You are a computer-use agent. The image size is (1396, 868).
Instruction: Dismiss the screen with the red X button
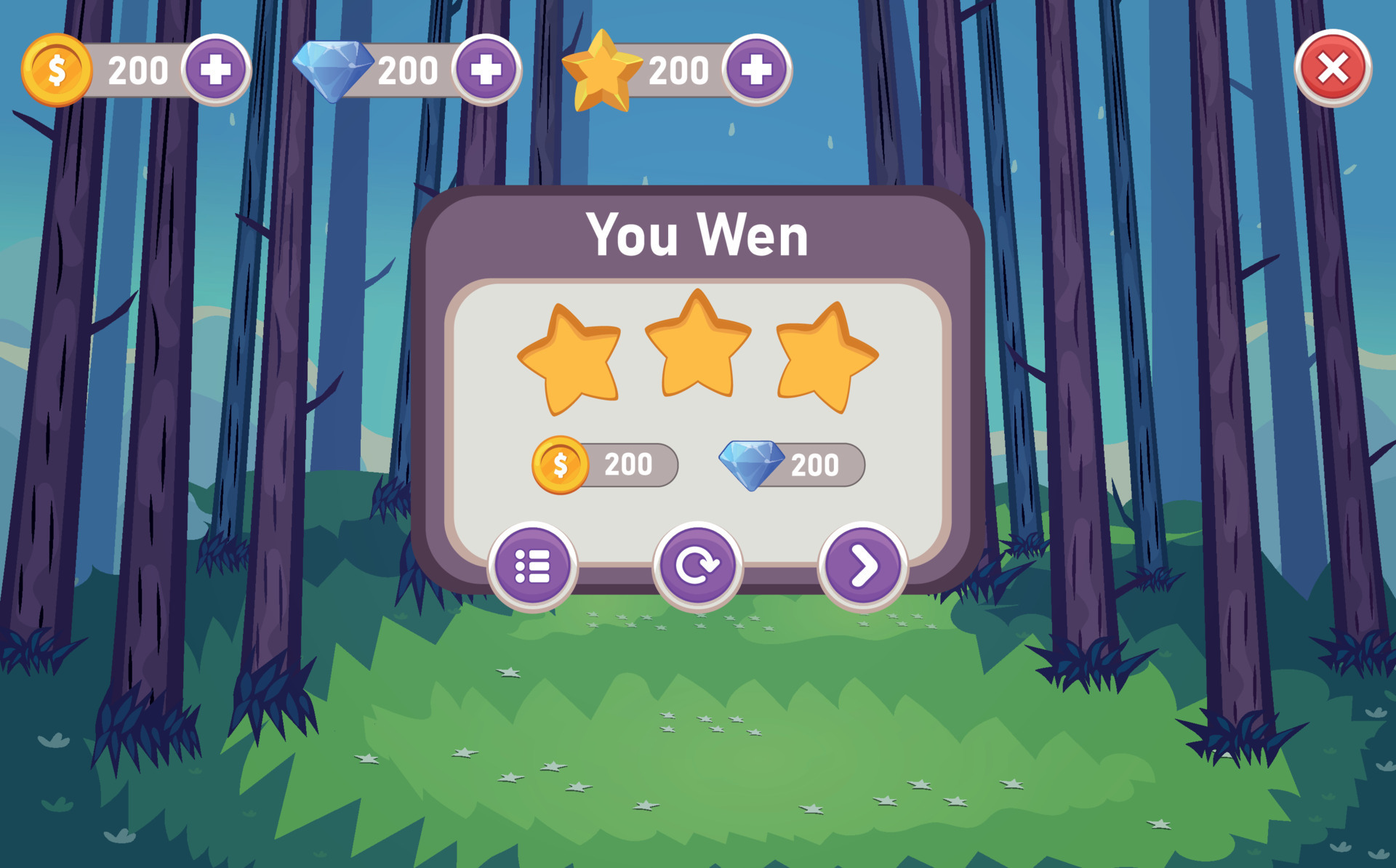click(x=1332, y=70)
